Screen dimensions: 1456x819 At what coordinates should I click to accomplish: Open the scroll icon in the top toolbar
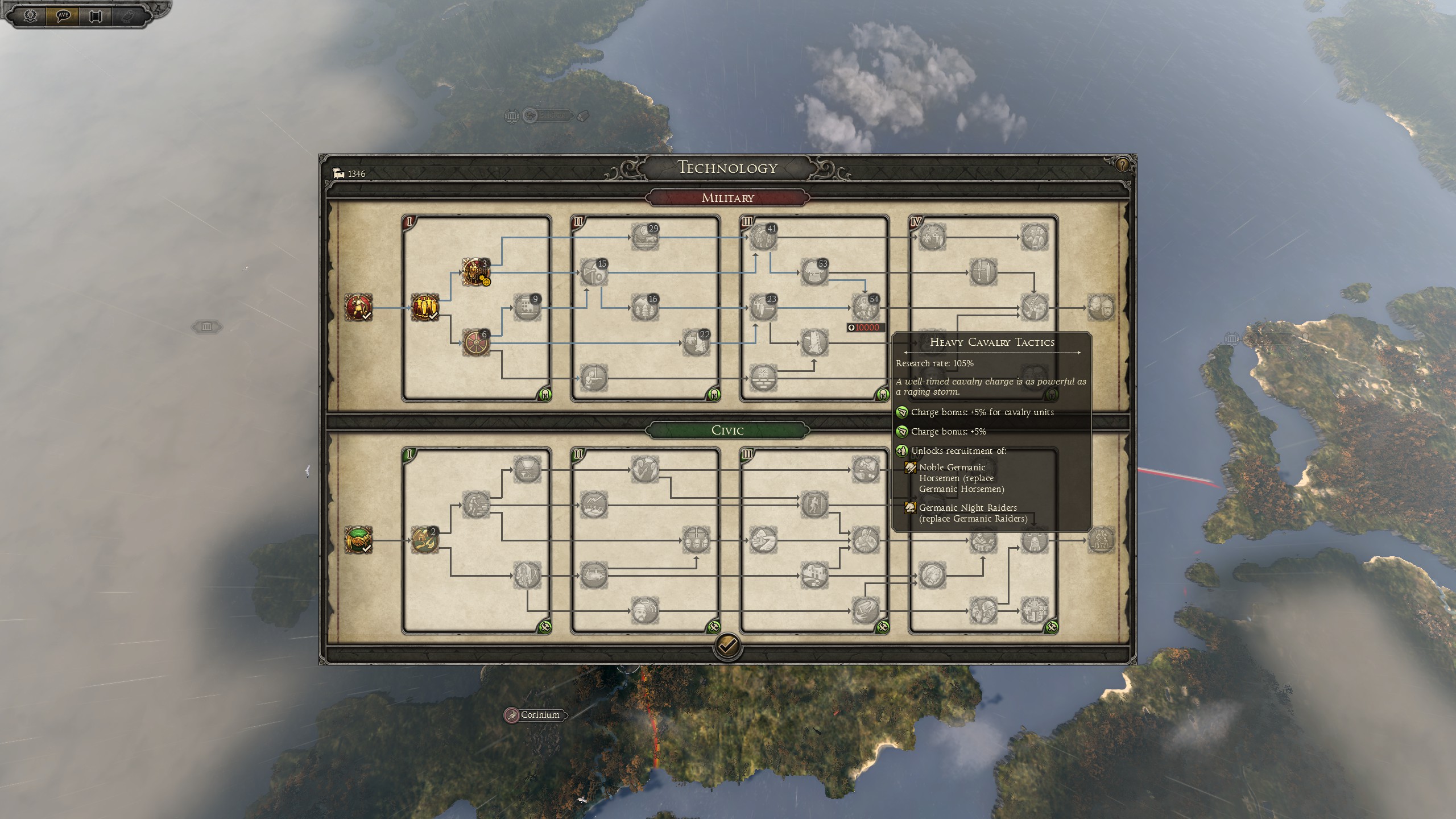click(96, 15)
